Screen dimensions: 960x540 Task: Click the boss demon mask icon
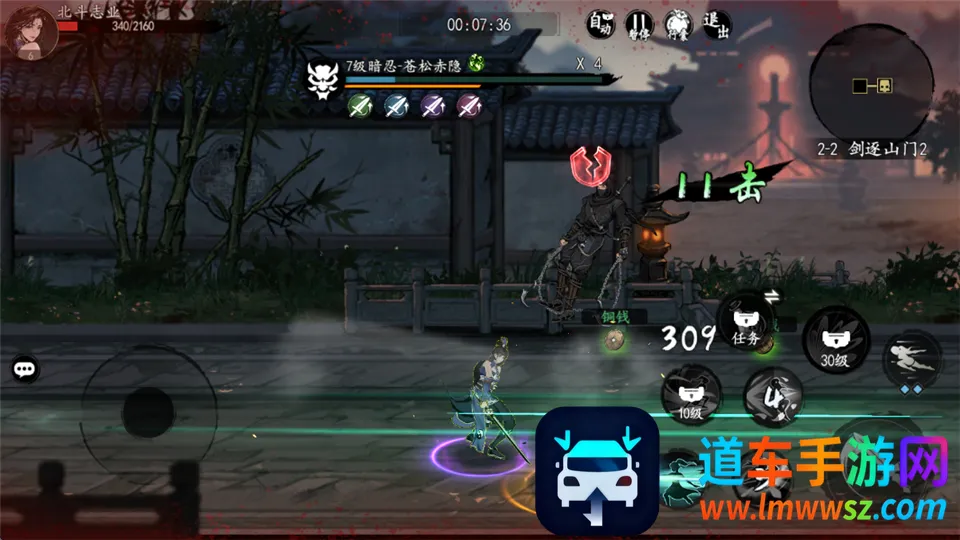tap(322, 78)
